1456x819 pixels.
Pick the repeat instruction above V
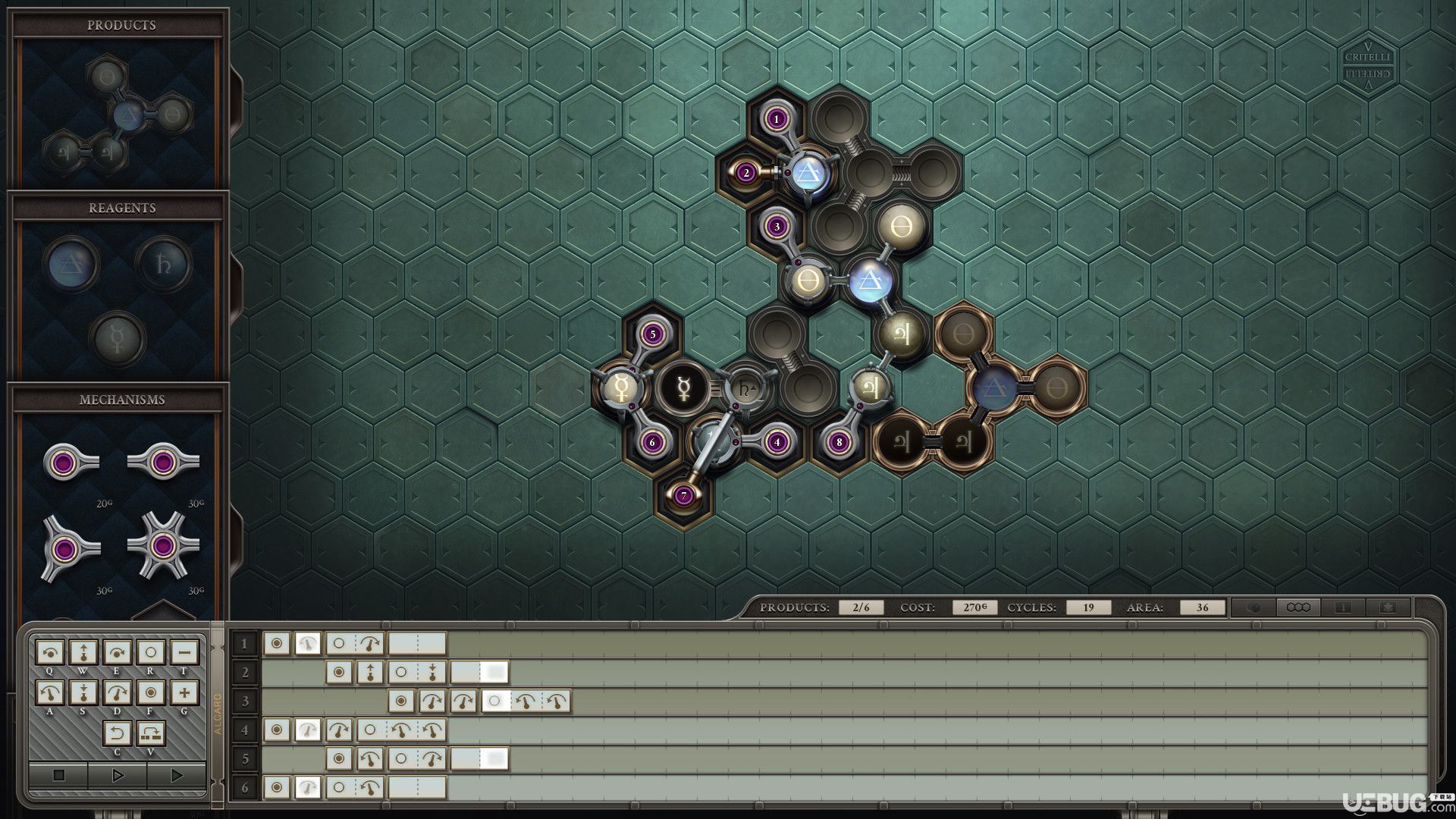pyautogui.click(x=150, y=733)
